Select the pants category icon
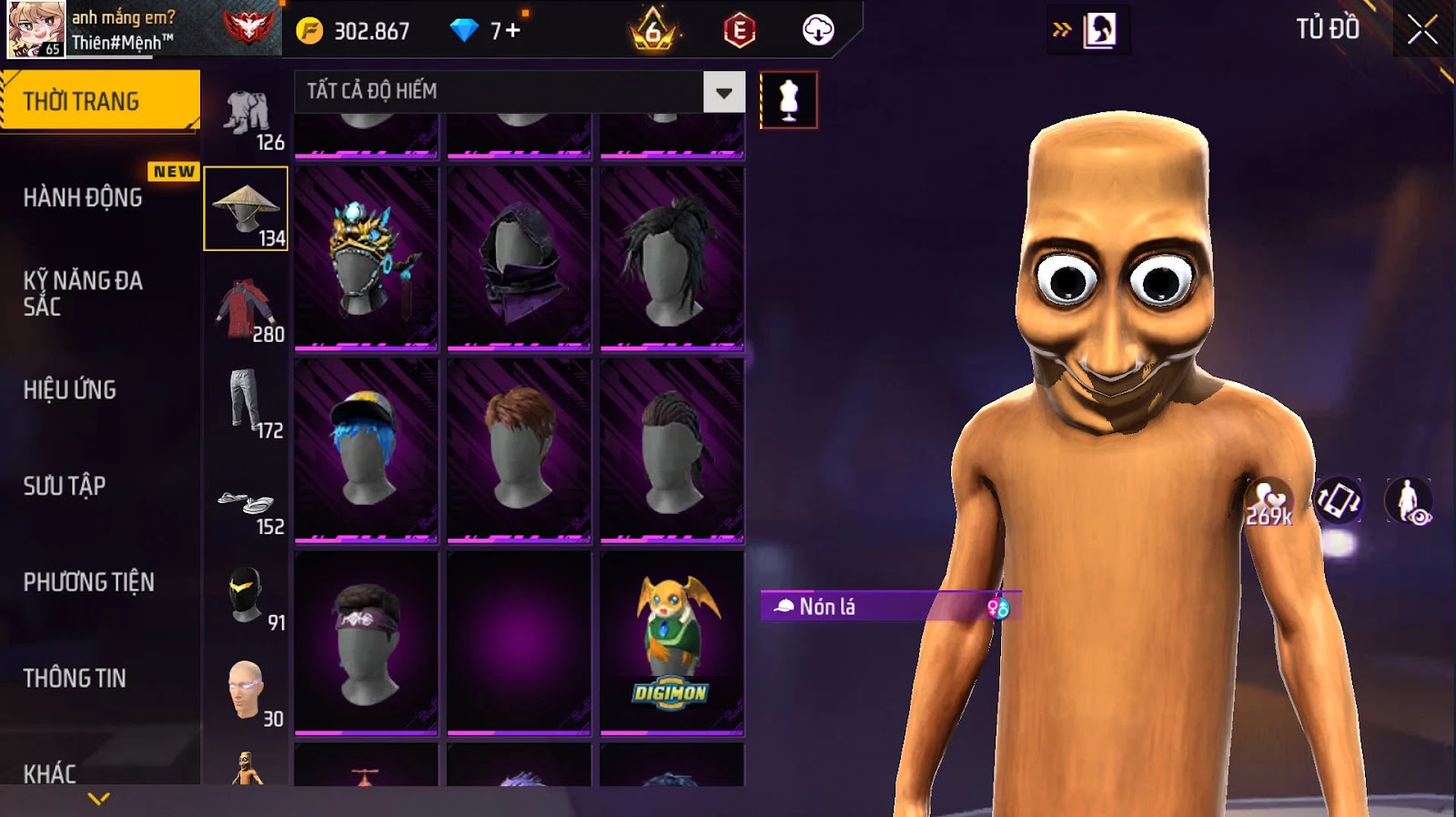Viewport: 1456px width, 817px height. pos(246,403)
